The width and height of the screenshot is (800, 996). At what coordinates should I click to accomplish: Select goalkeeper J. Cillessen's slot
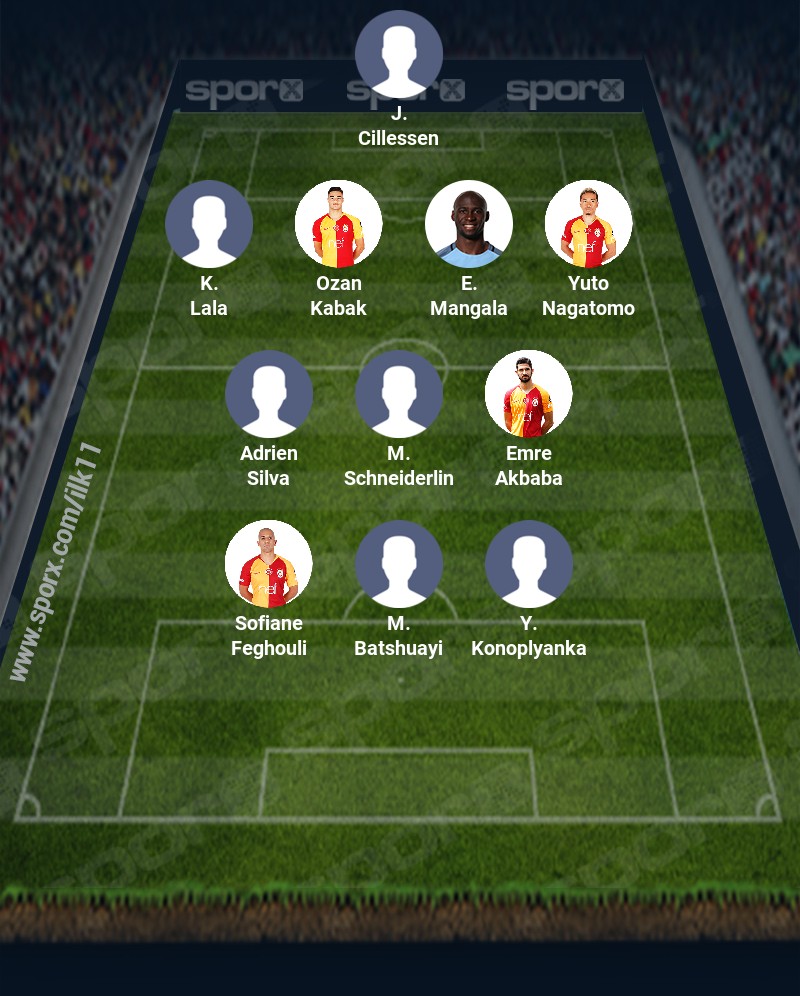(x=399, y=54)
